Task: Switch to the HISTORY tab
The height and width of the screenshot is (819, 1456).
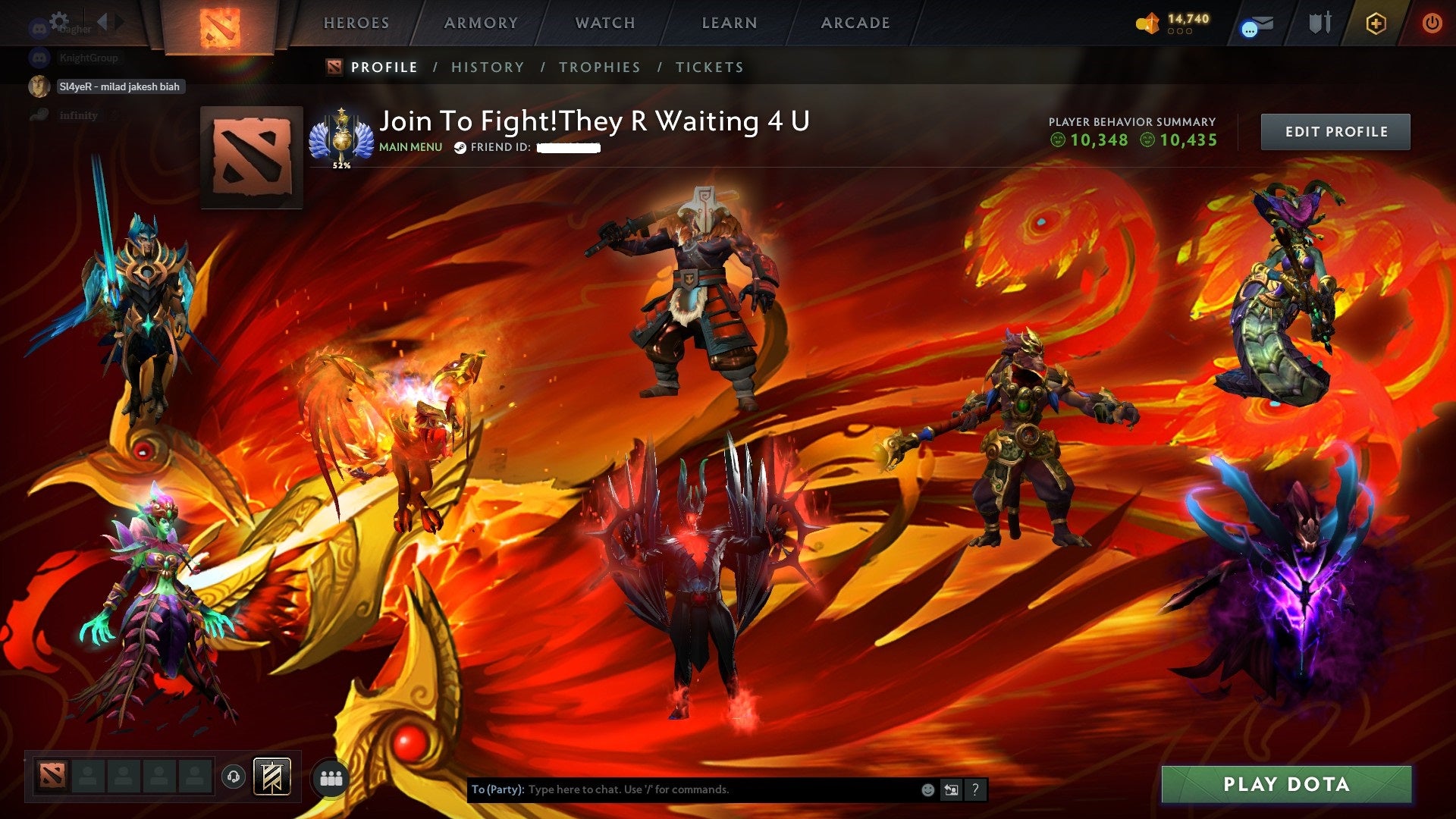Action: [488, 67]
